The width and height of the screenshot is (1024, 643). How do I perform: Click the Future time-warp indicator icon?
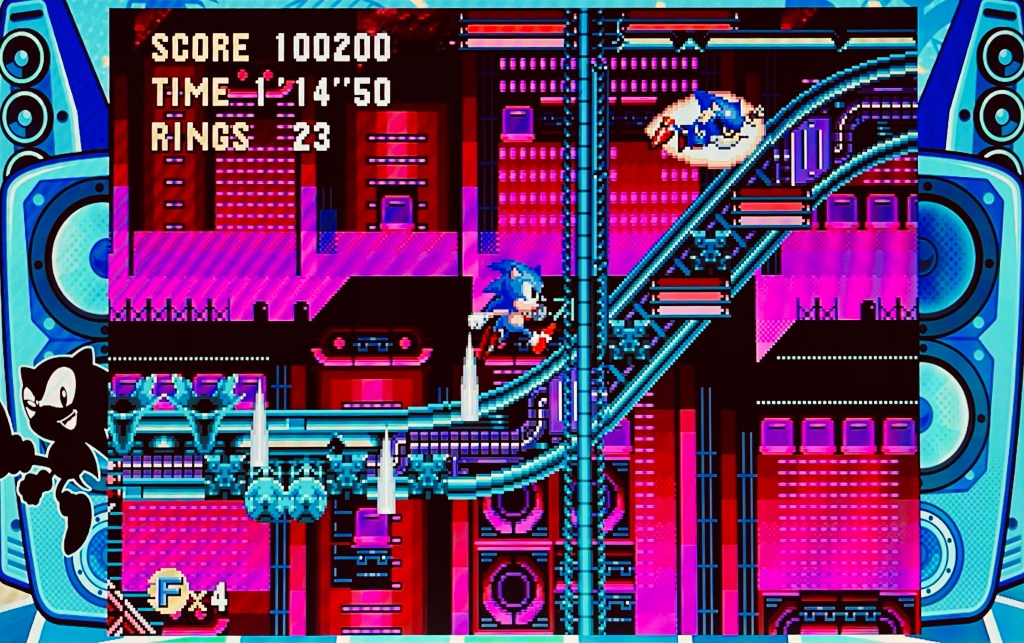click(167, 592)
